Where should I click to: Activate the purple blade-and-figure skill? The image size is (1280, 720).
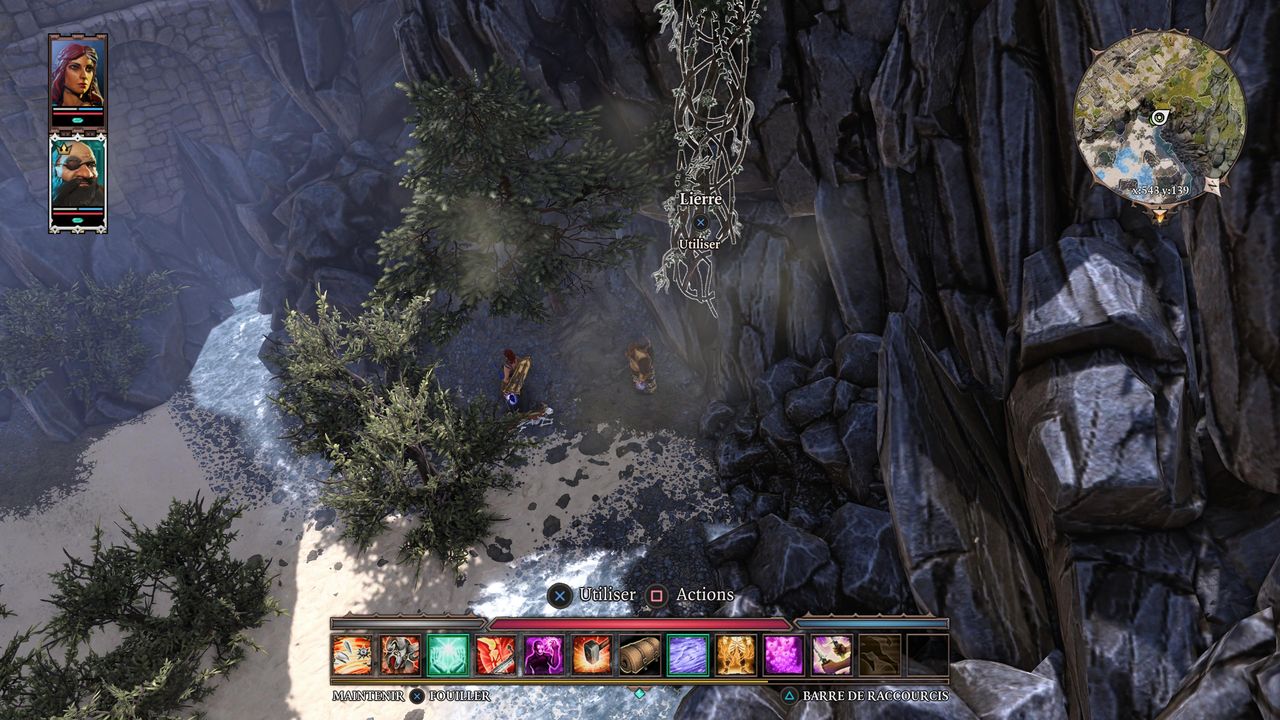tap(832, 655)
